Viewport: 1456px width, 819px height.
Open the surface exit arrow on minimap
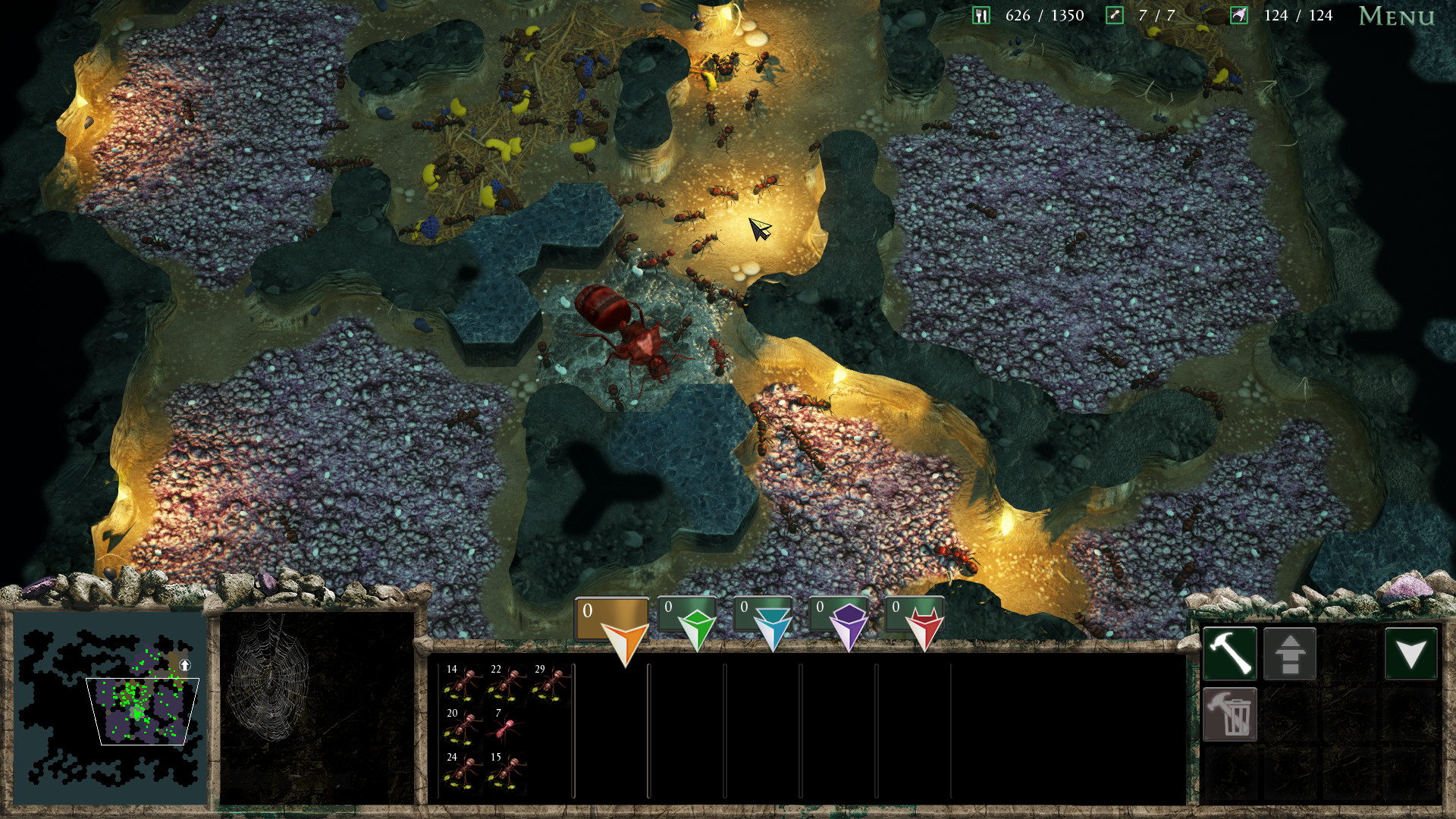(186, 666)
